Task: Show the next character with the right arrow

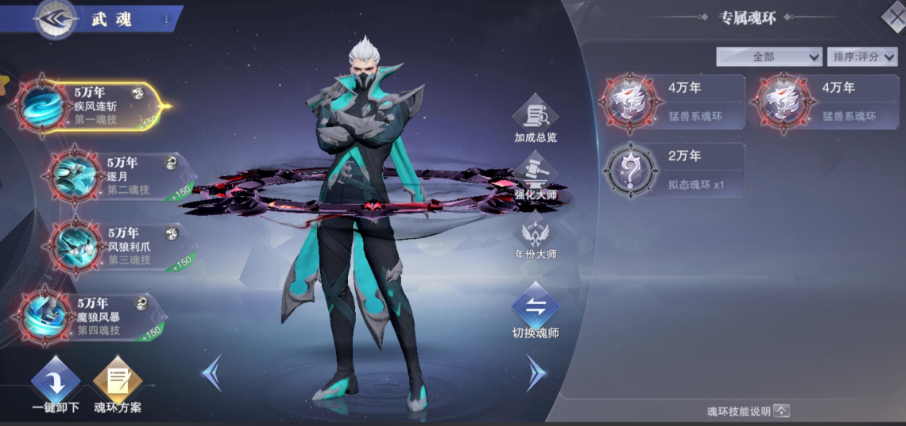Action: tap(537, 372)
